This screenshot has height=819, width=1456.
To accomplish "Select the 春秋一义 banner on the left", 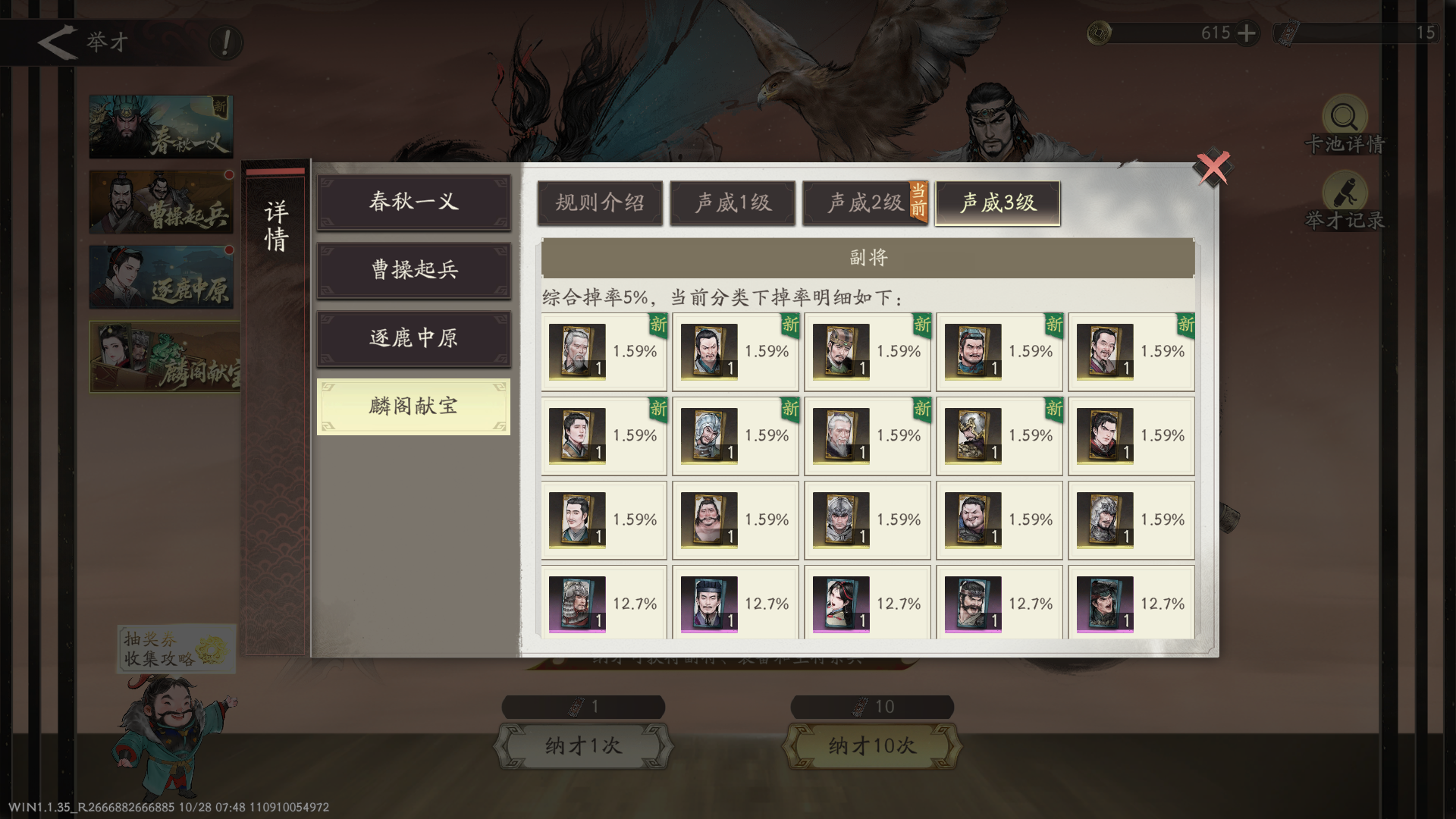I will (x=161, y=126).
